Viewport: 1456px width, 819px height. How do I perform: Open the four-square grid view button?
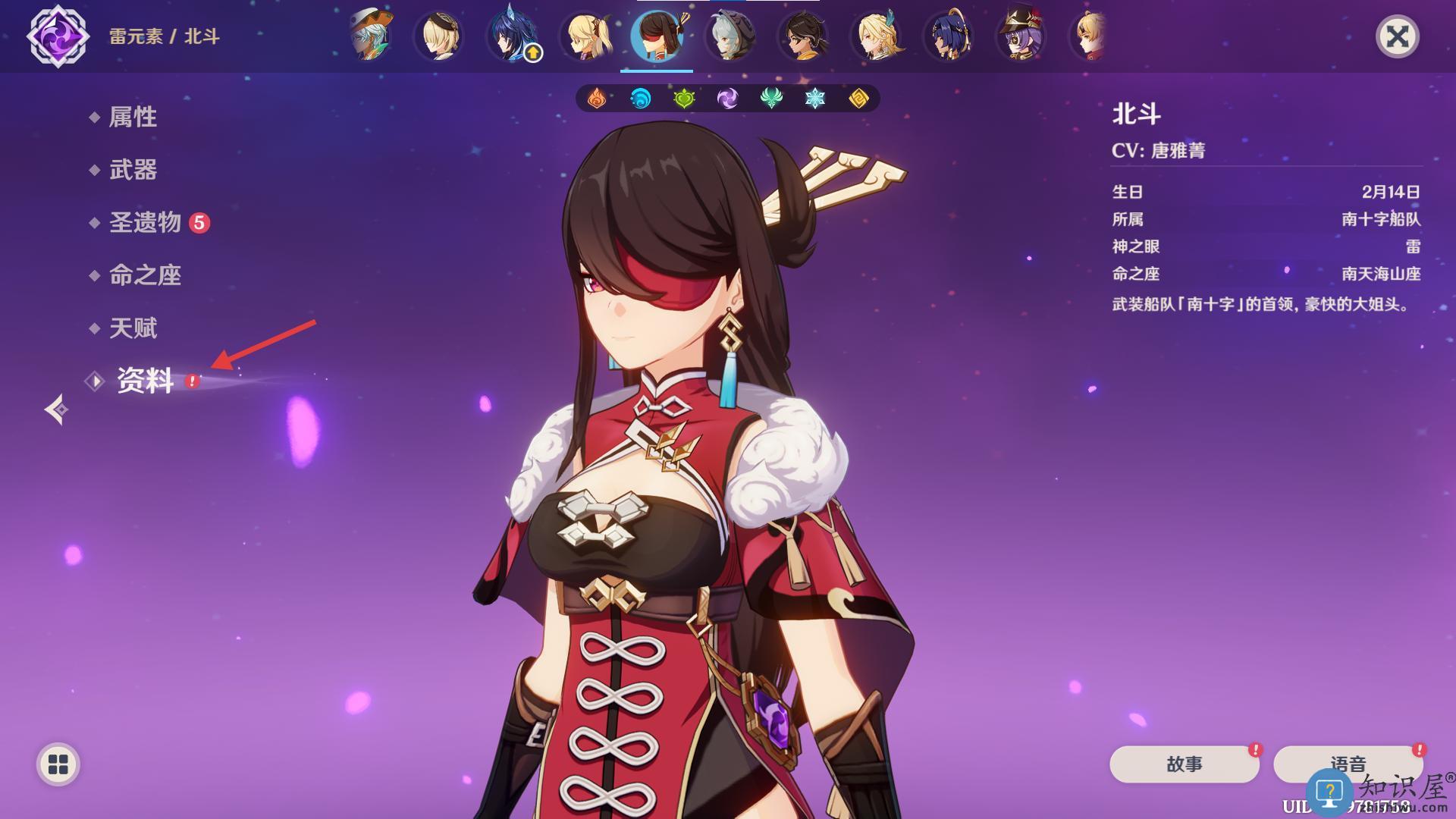[x=58, y=764]
